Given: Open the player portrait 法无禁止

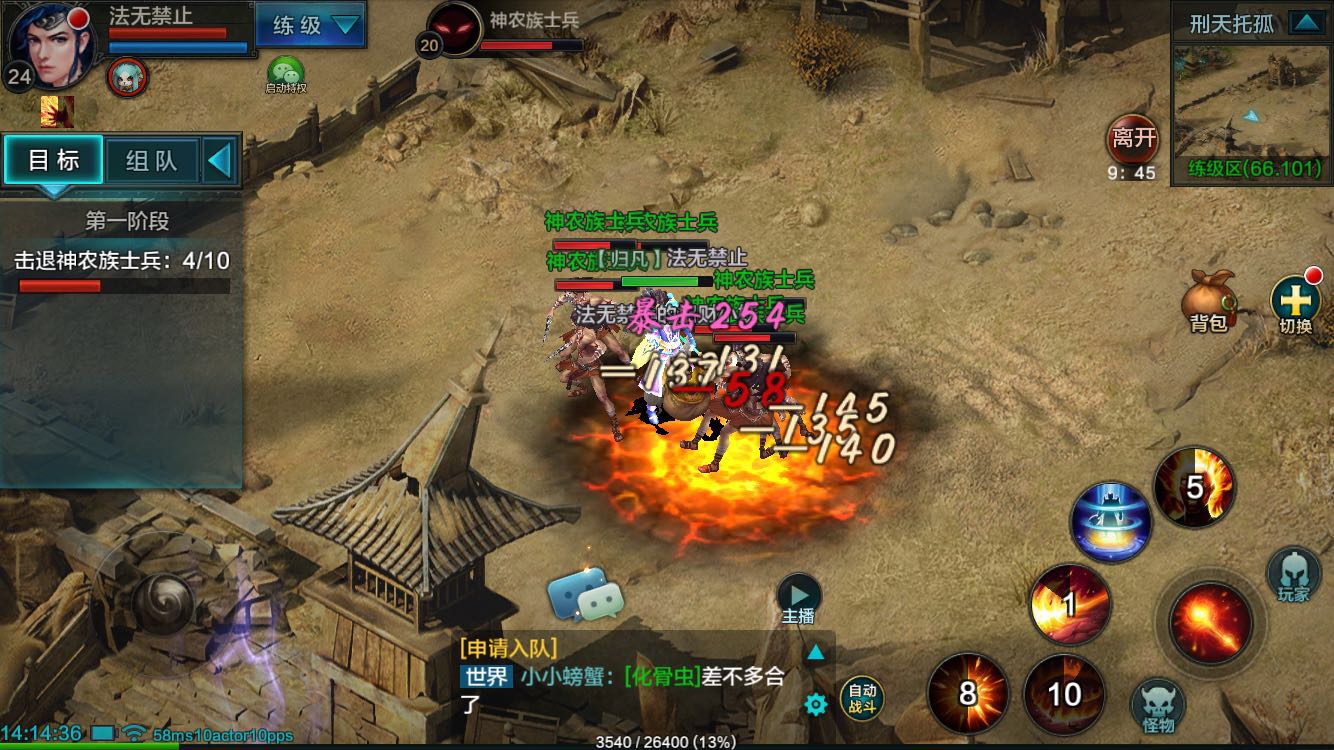Looking at the screenshot, I should pyautogui.click(x=48, y=45).
